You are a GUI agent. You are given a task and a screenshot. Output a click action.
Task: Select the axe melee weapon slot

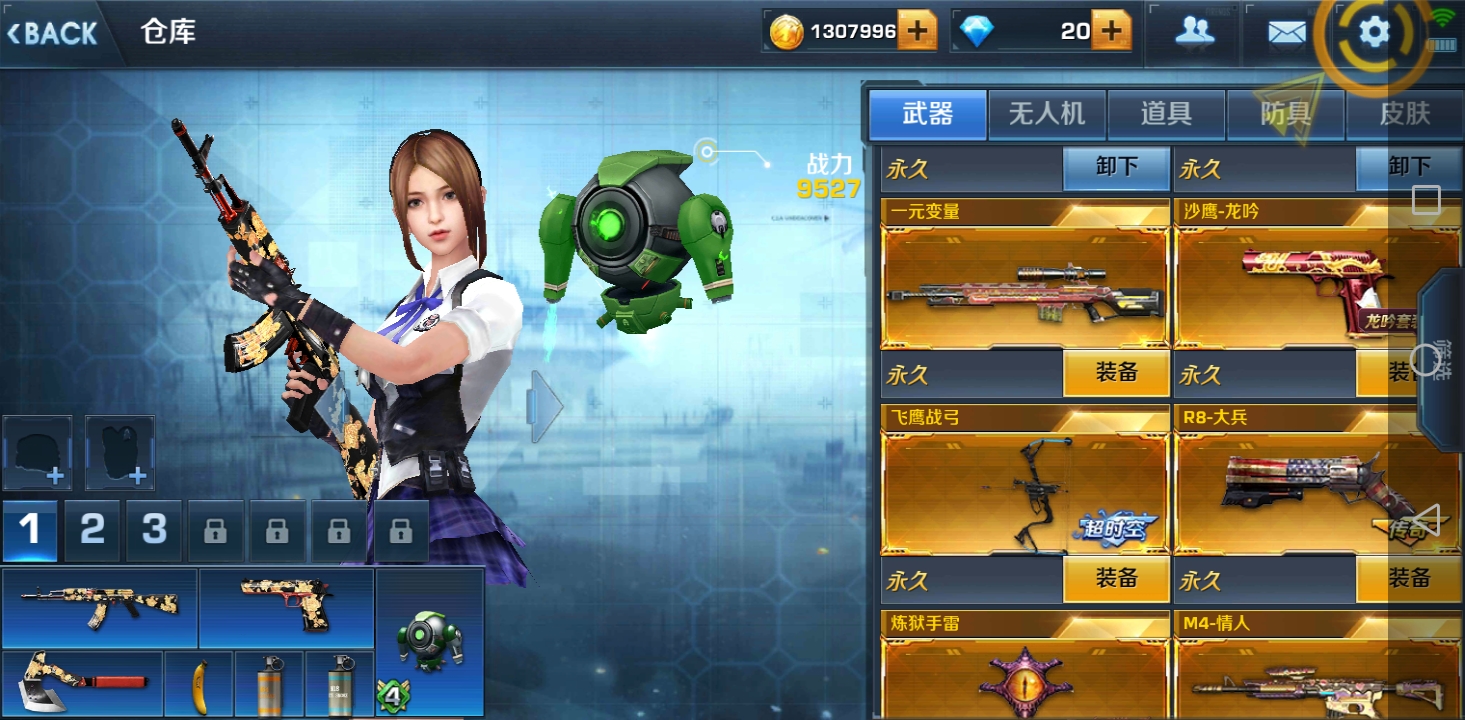point(82,684)
